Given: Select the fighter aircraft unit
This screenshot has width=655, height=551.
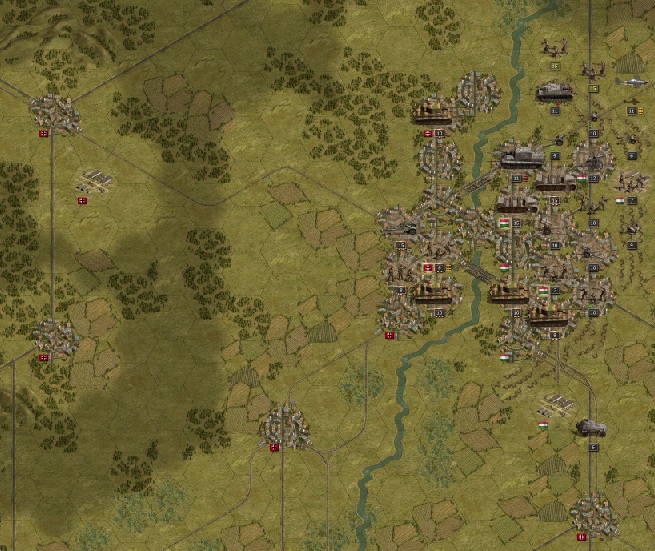Looking at the screenshot, I should tap(632, 82).
